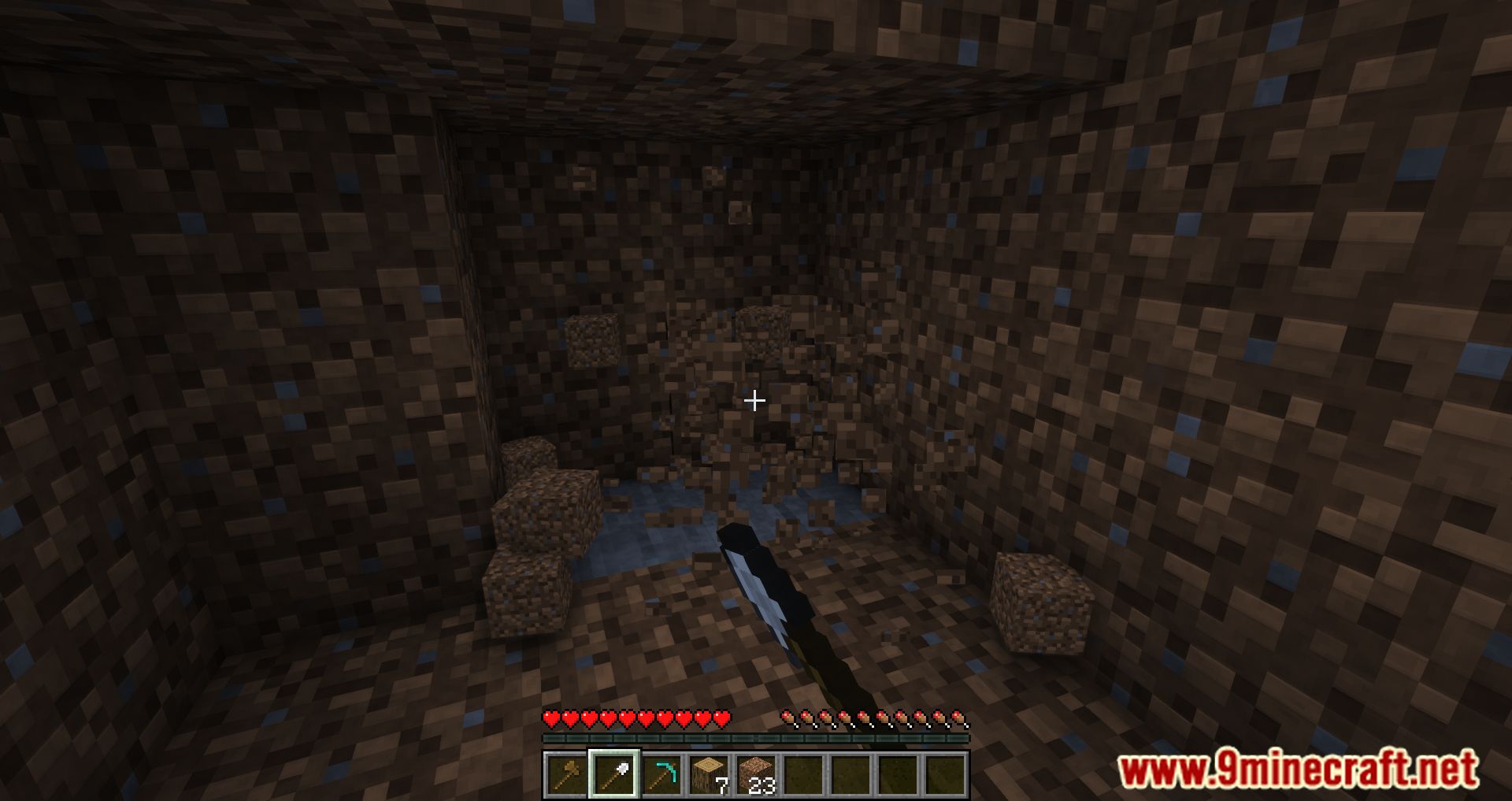Screen dimensions: 1512x801
Task: Click the item count 7 on the log stack
Action: tap(722, 785)
